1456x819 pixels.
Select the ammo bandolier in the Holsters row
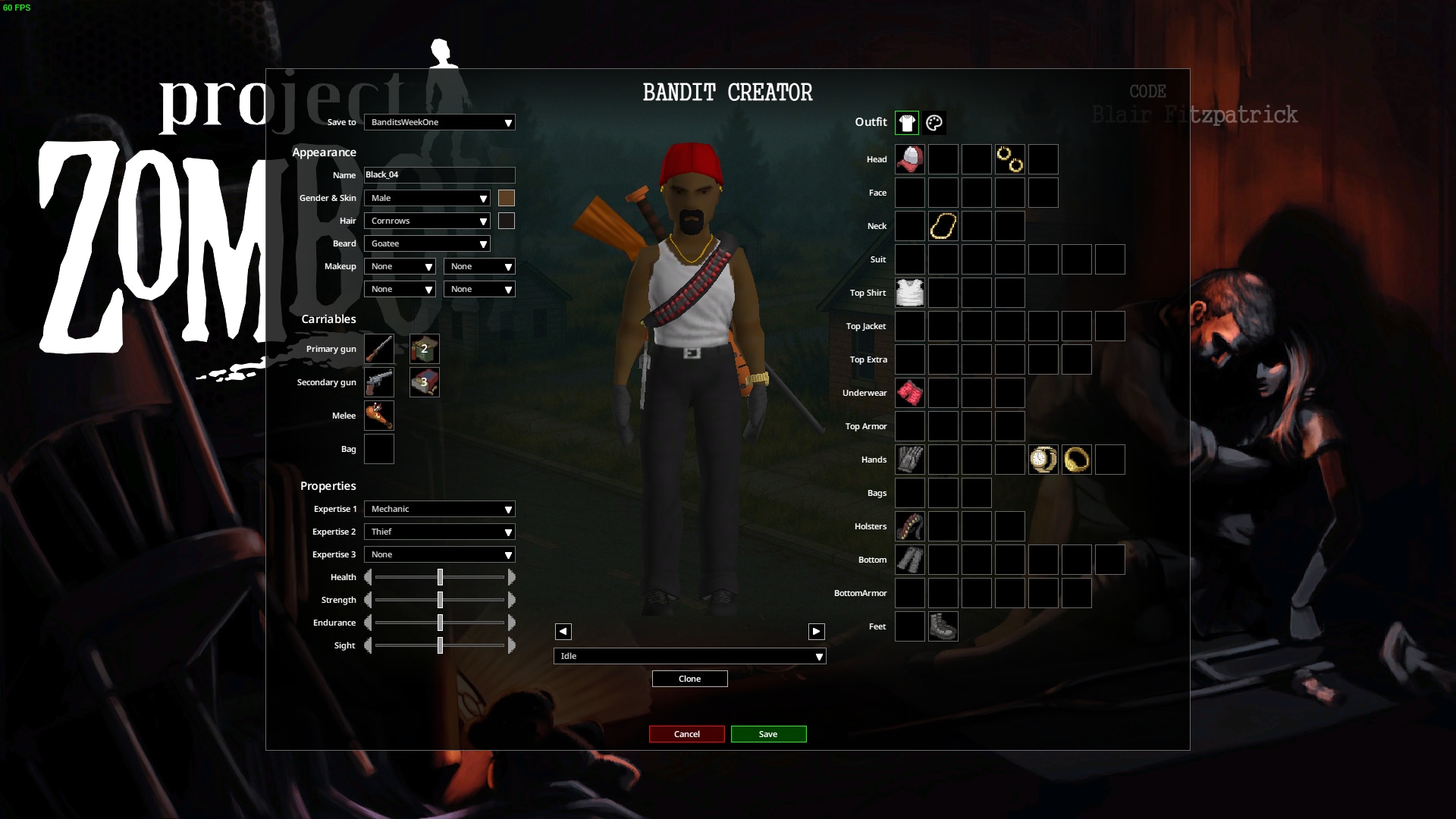point(909,526)
